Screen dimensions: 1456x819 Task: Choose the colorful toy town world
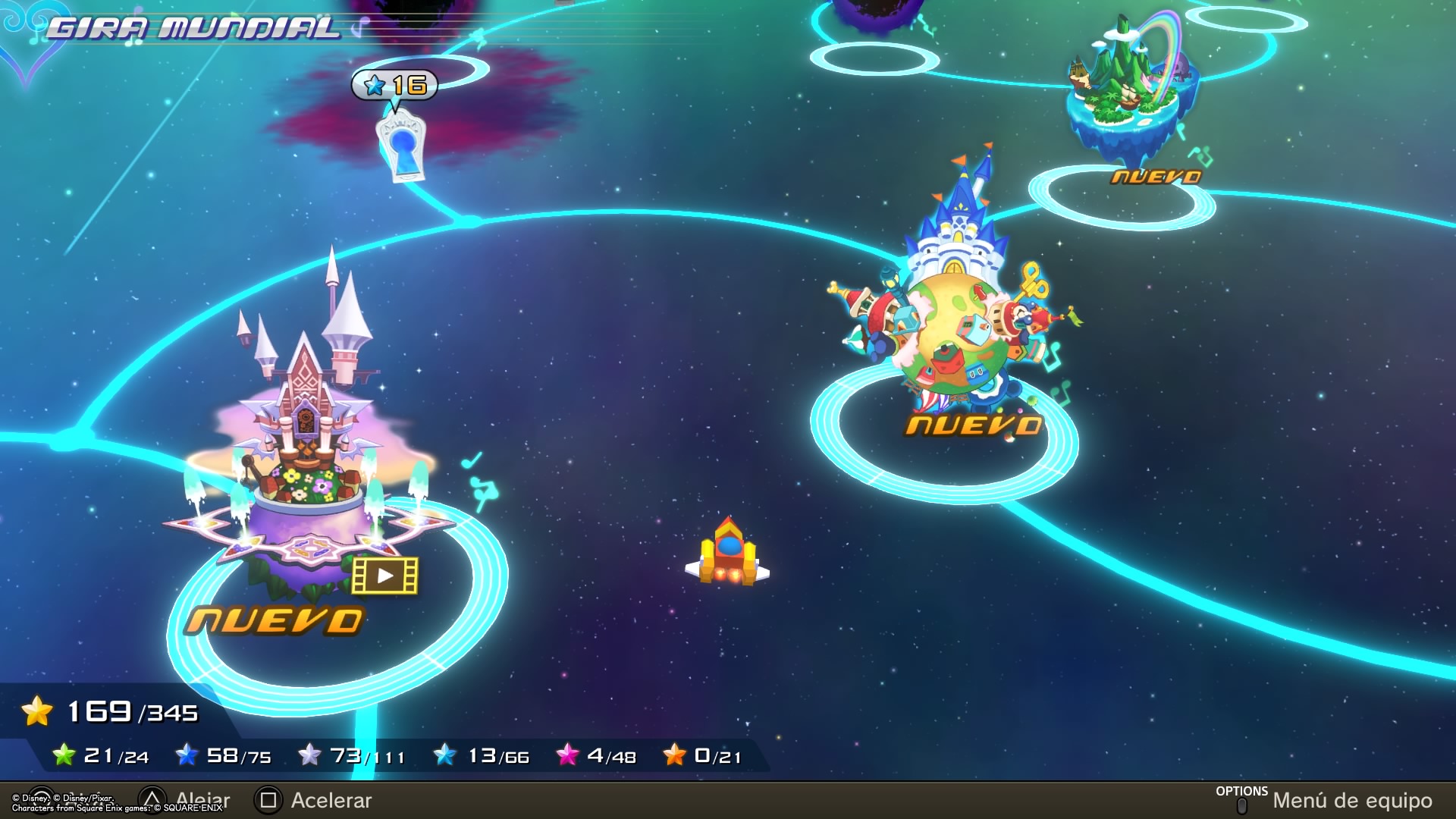coord(955,318)
